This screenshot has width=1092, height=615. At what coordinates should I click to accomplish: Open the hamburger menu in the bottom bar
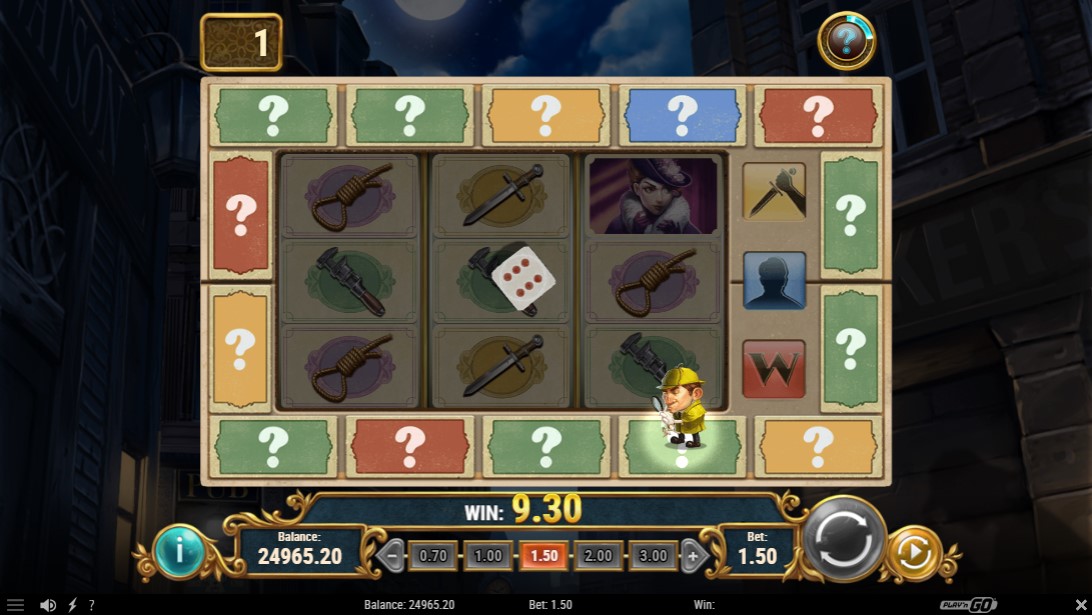(15, 605)
